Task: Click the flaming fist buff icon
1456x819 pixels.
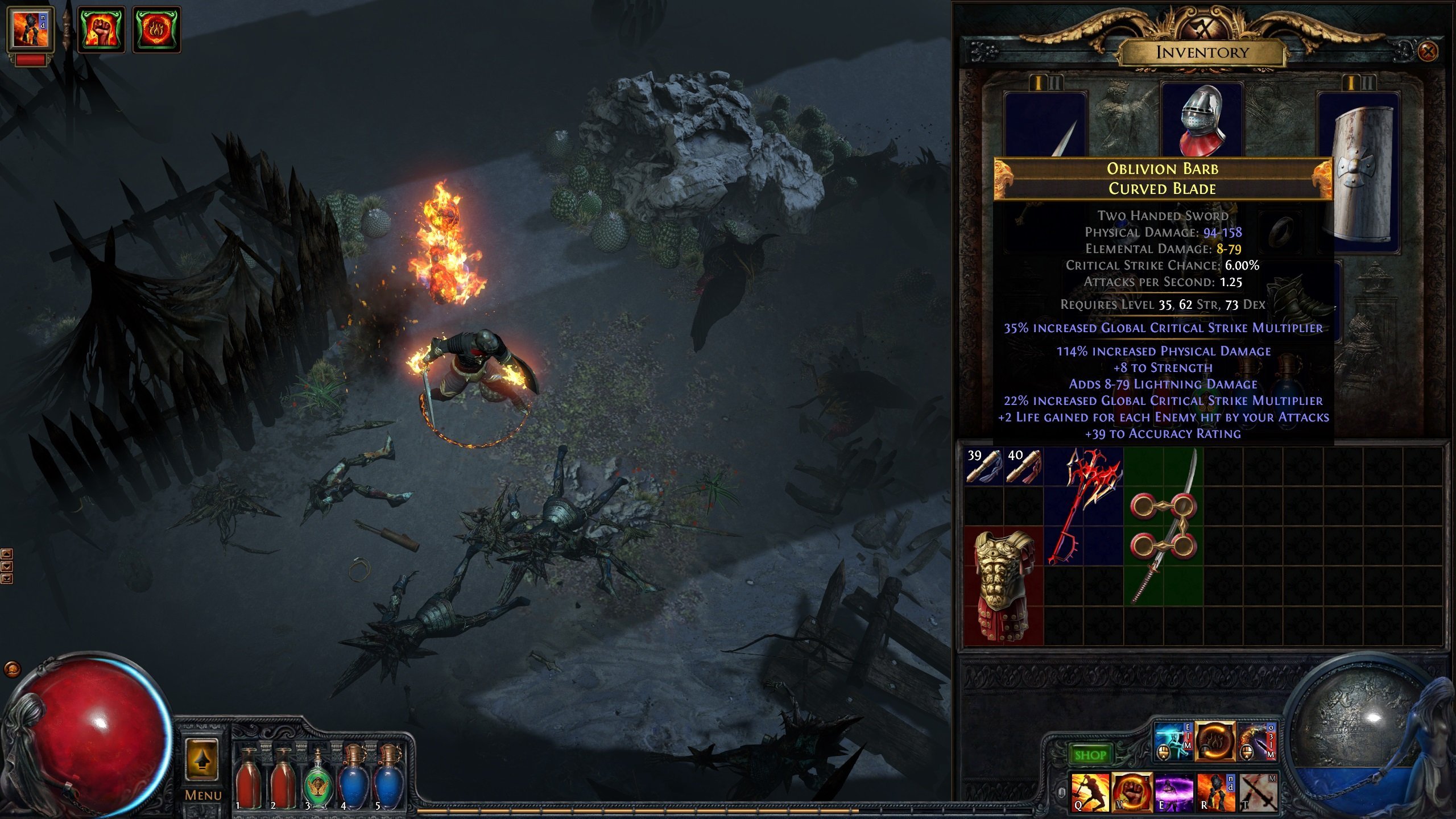Action: click(x=101, y=29)
